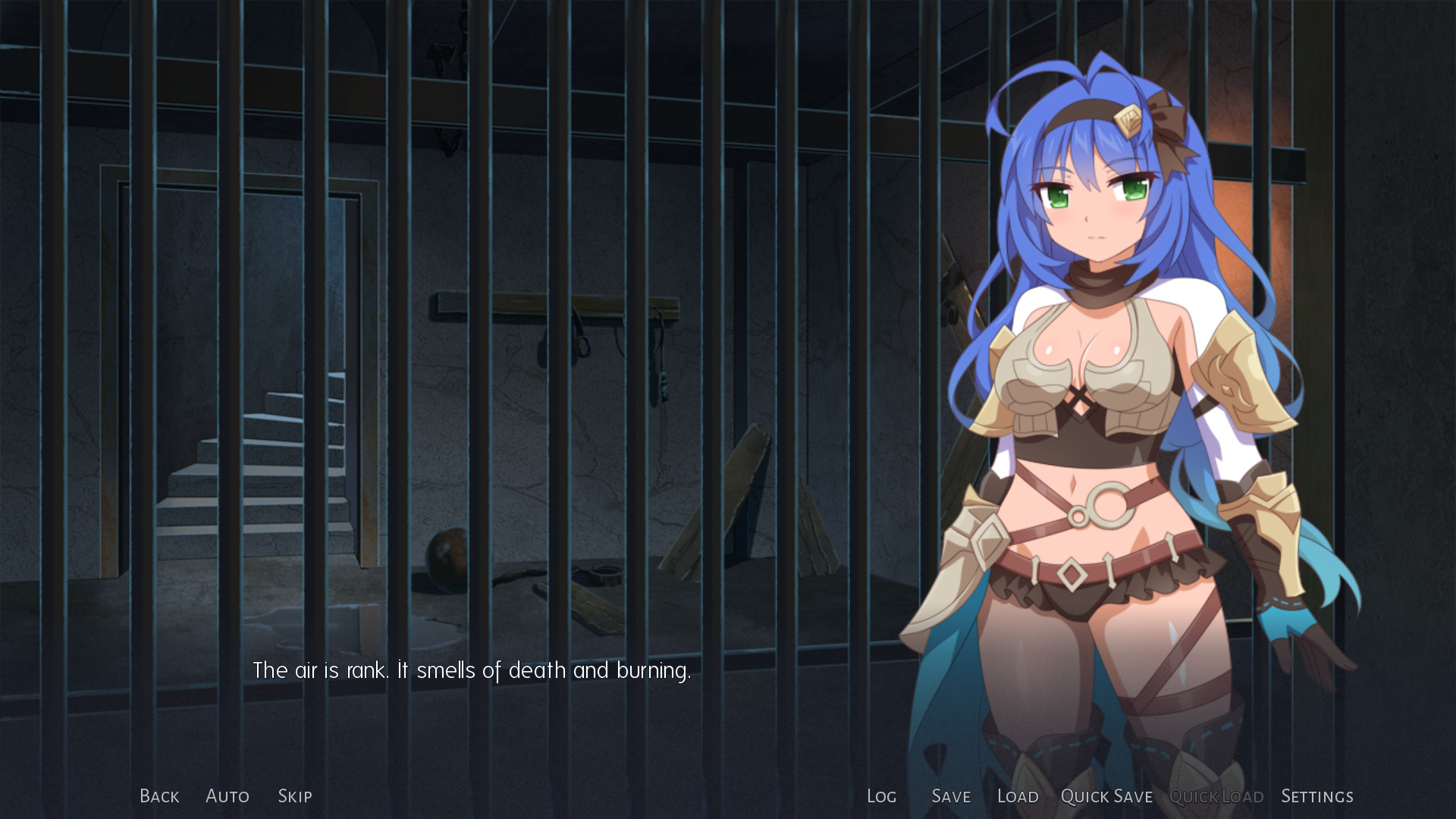Open the Load menu
This screenshot has height=819, width=1456.
coord(1018,796)
